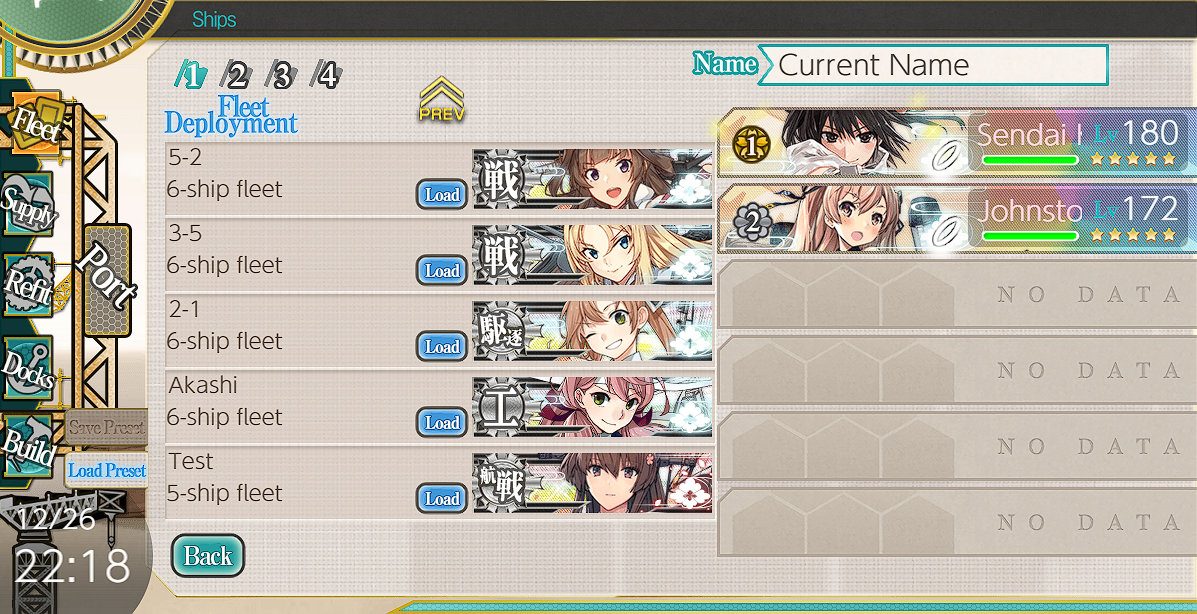Switch to fleet tab 2
The width and height of the screenshot is (1197, 614).
(x=236, y=74)
